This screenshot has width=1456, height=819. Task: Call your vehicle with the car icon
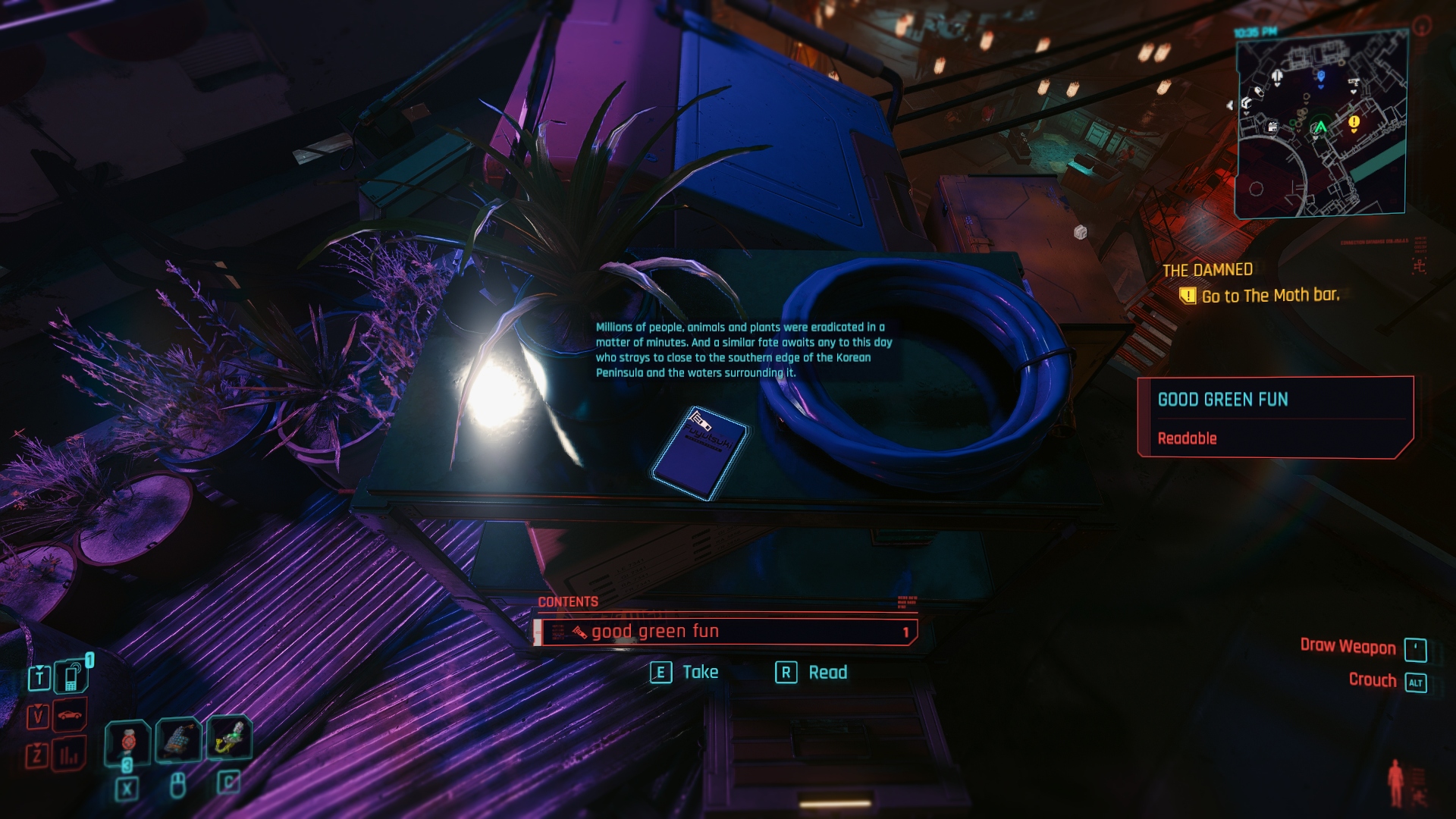[70, 715]
